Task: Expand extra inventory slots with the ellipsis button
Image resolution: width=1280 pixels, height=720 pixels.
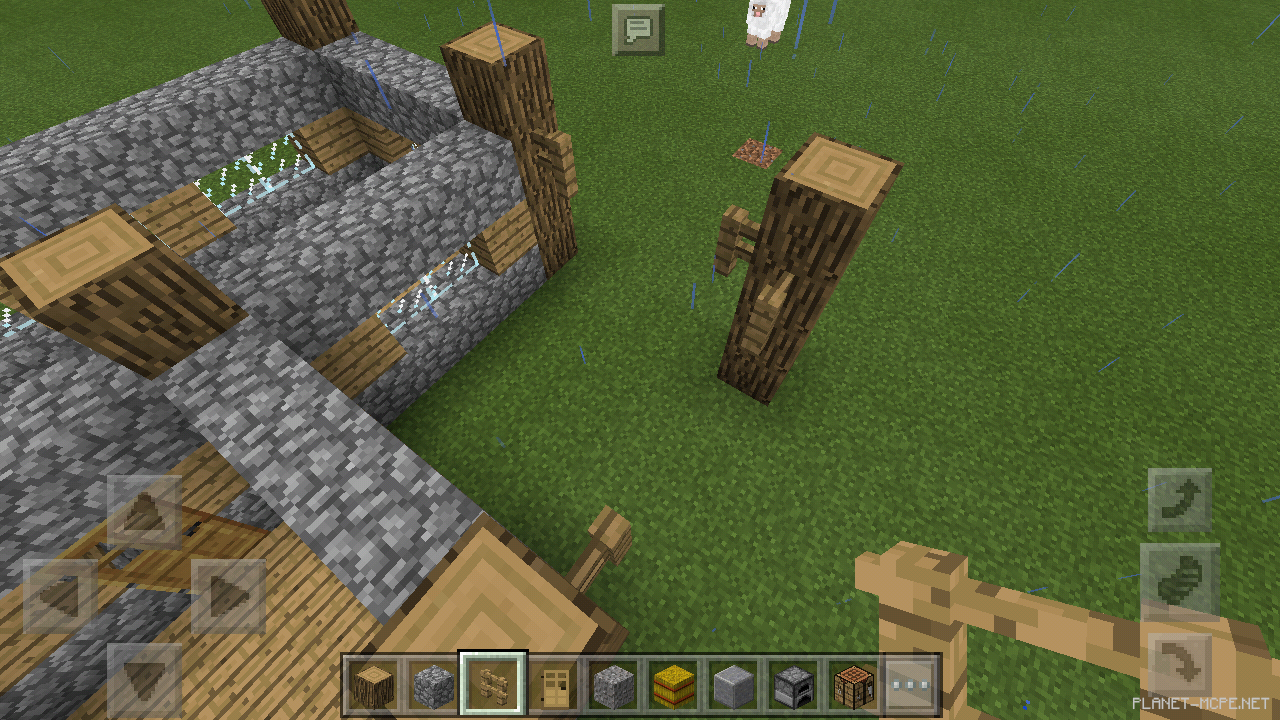Action: (x=913, y=683)
